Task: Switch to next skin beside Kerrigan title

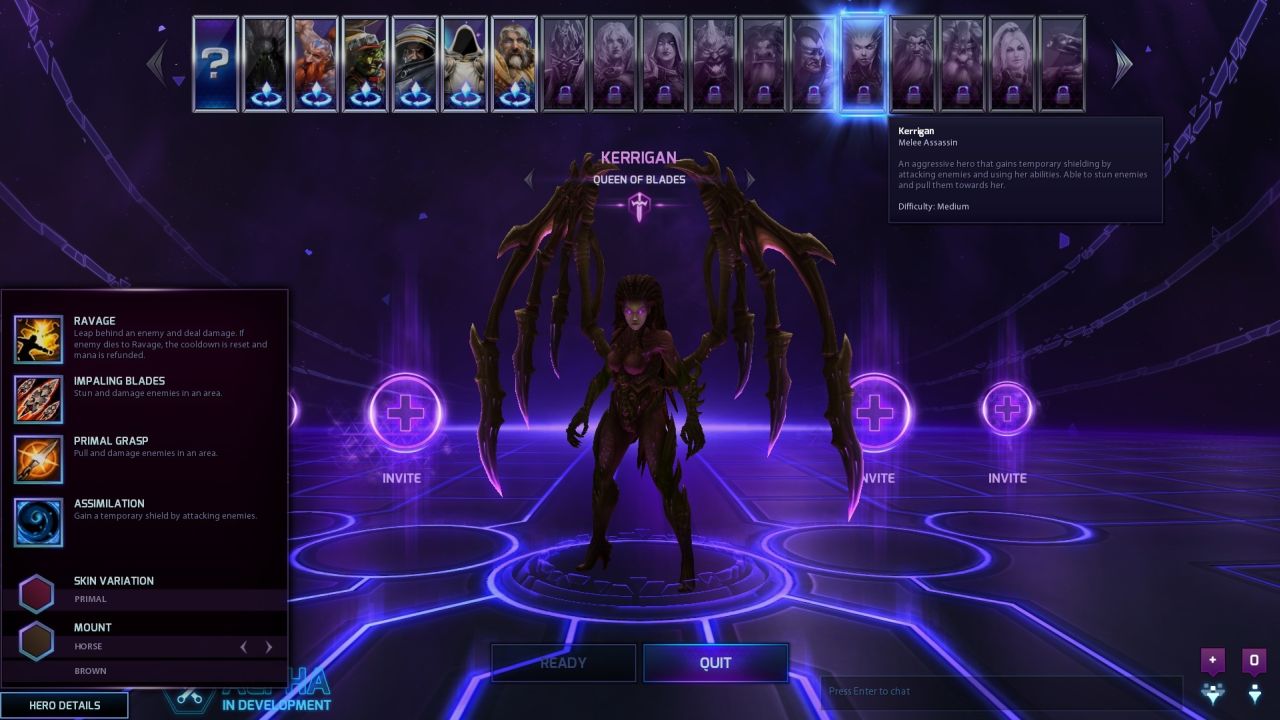Action: coord(750,180)
